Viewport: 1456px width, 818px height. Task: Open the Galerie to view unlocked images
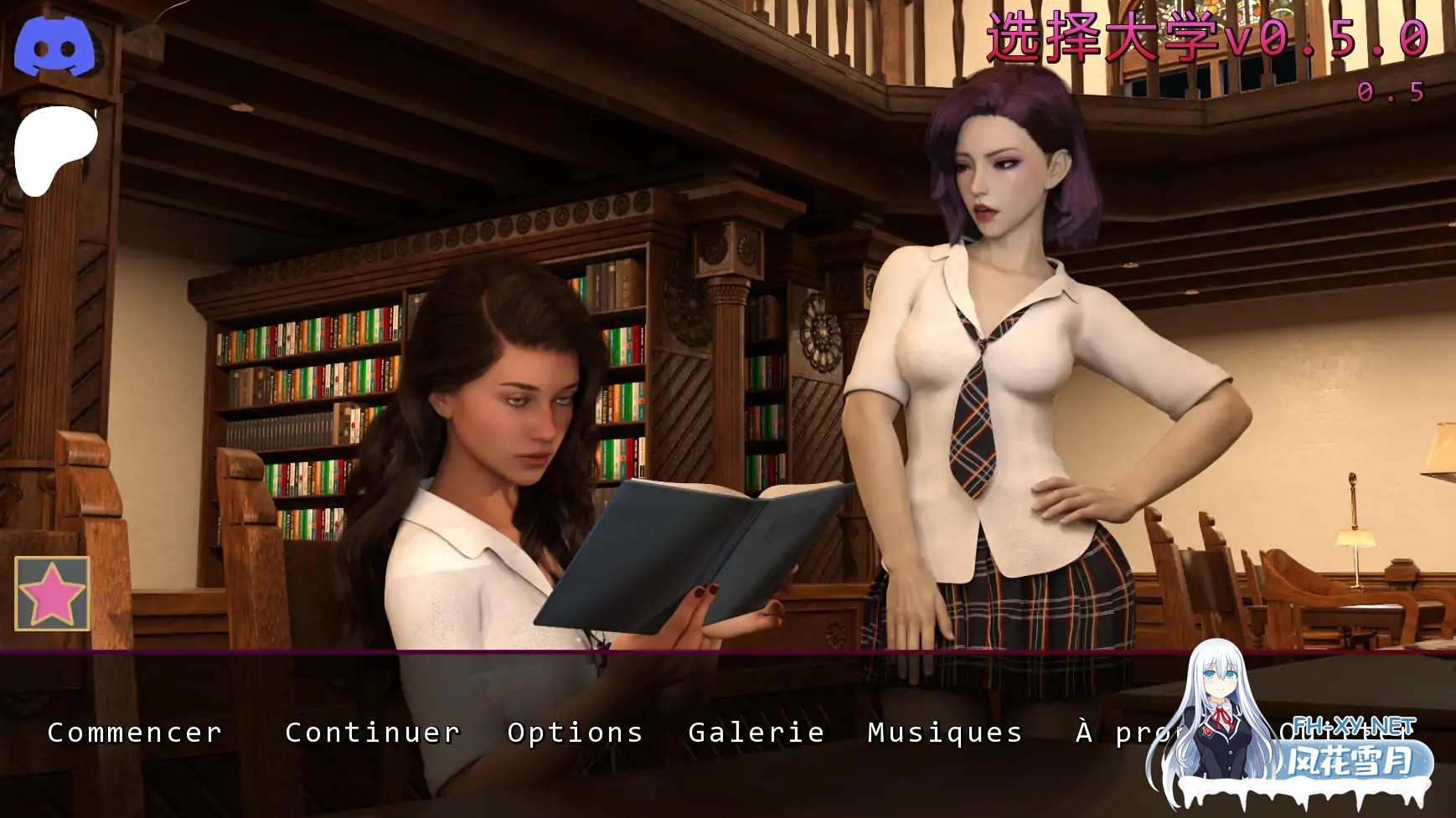point(755,733)
